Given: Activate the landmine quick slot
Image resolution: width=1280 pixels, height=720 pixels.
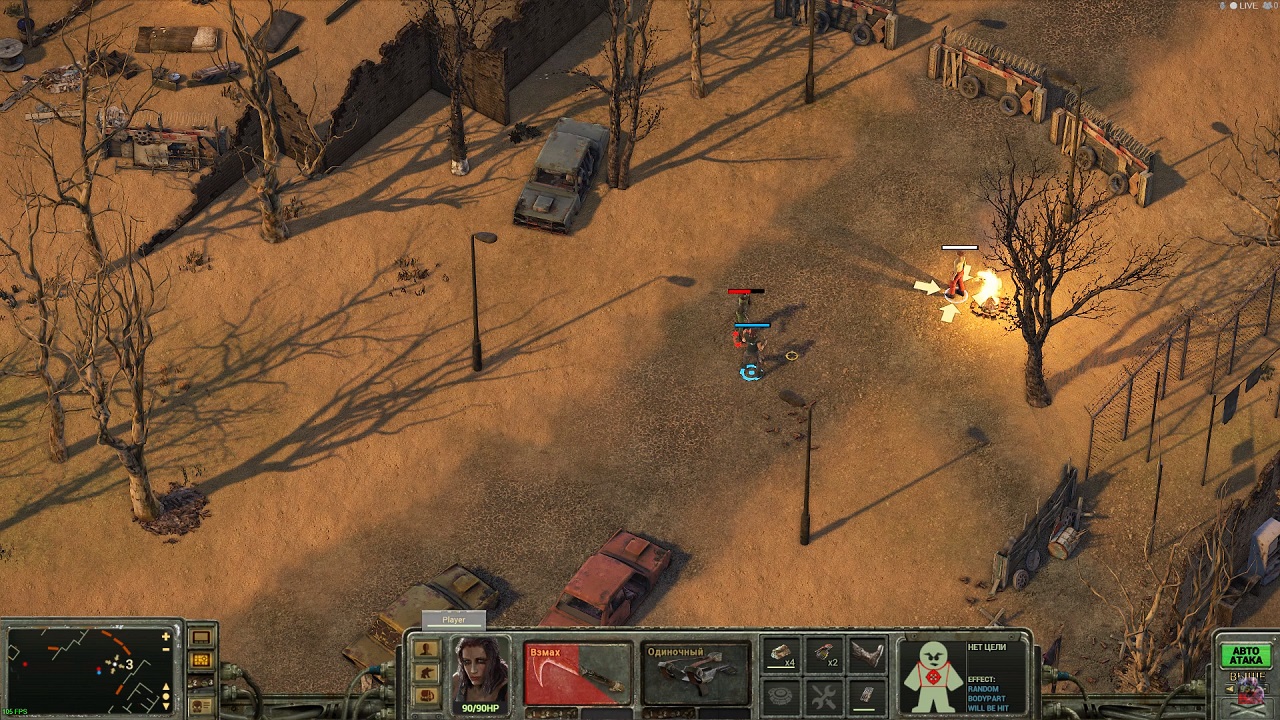Looking at the screenshot, I should click(781, 695).
